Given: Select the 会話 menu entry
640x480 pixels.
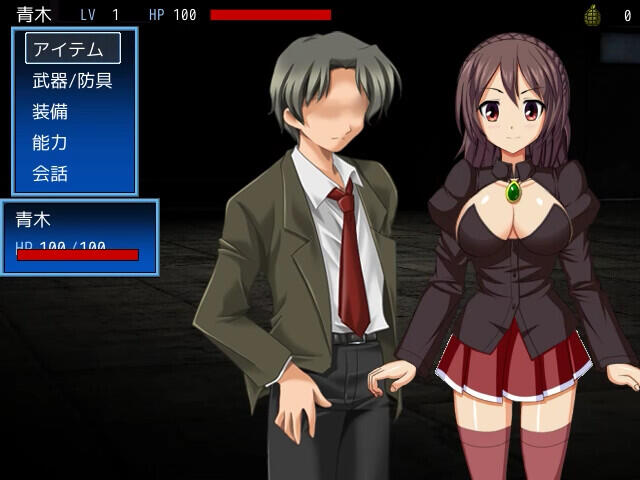Looking at the screenshot, I should 50,173.
